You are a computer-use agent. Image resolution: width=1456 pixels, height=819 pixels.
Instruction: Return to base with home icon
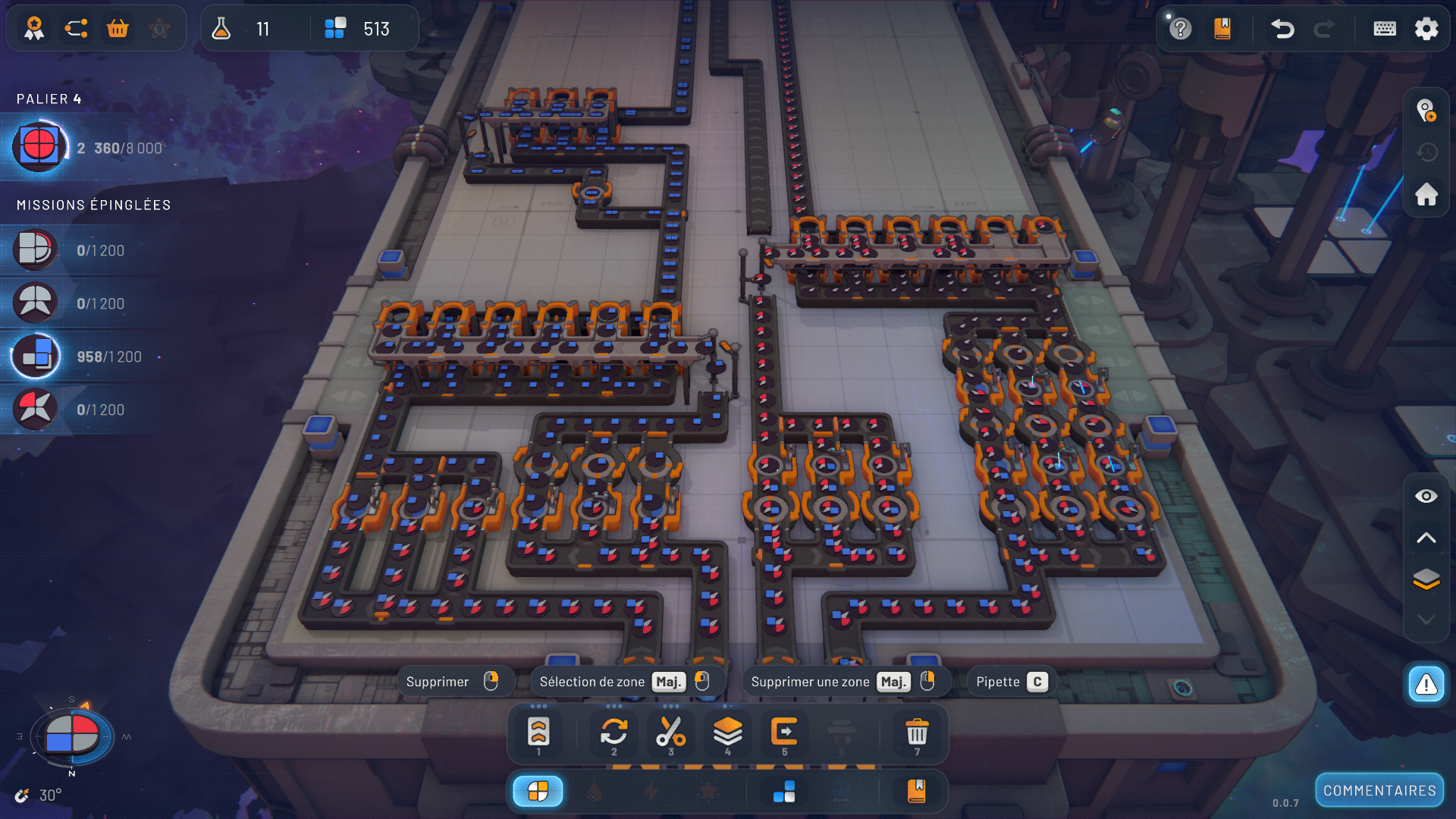[1426, 194]
